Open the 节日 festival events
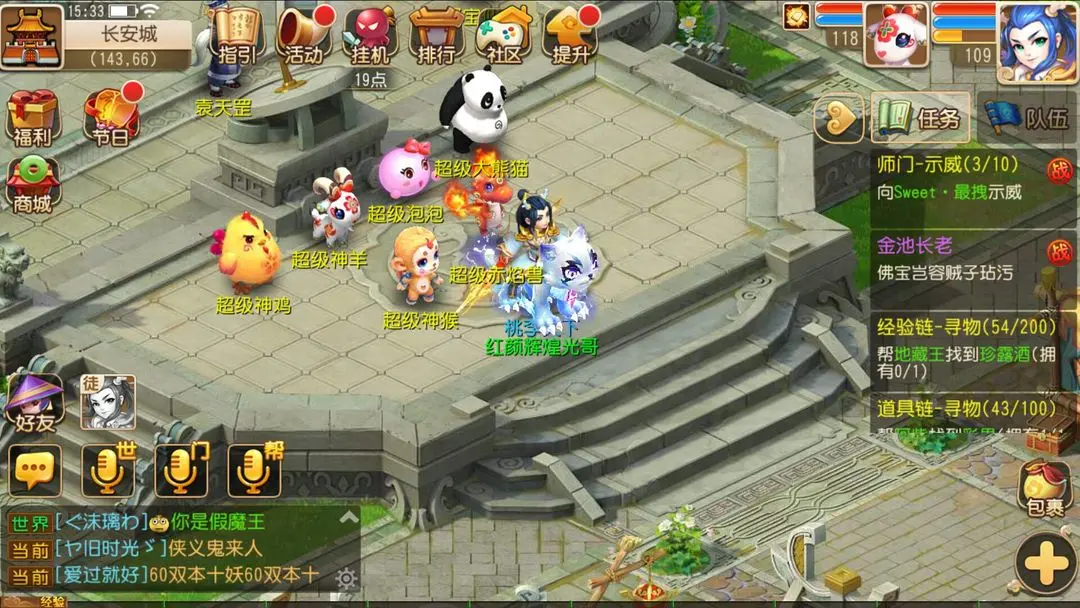This screenshot has width=1080, height=608. (x=111, y=118)
